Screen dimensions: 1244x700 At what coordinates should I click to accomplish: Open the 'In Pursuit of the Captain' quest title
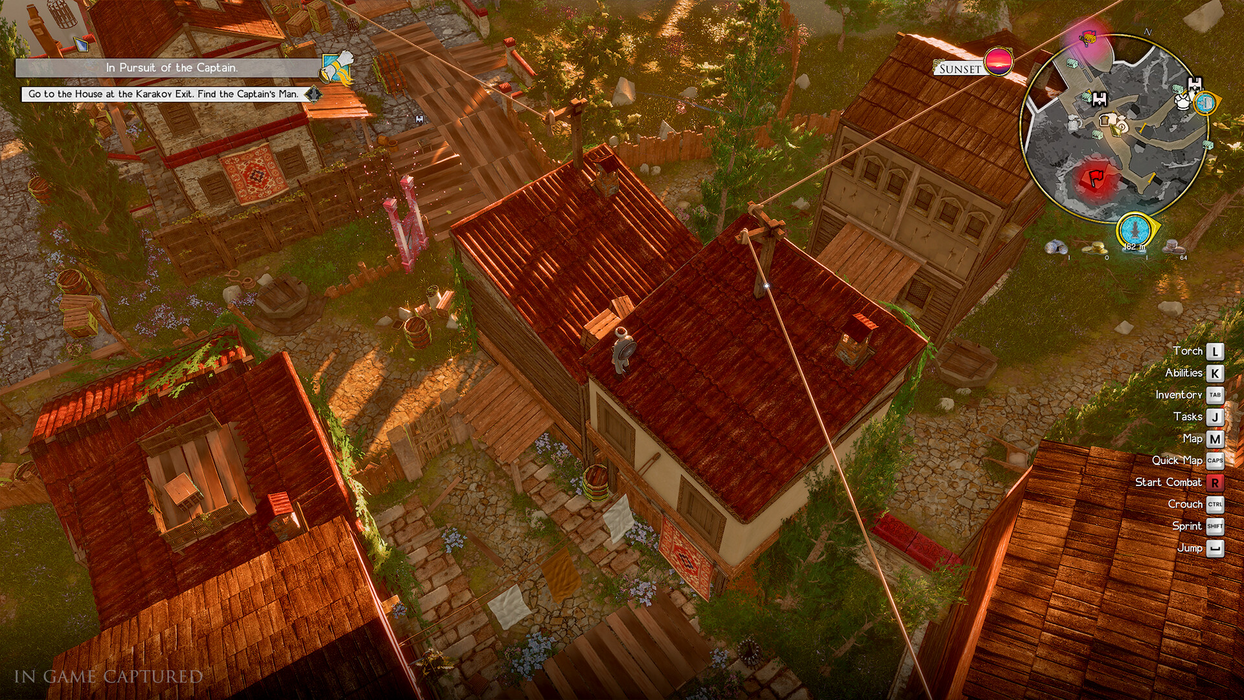[x=166, y=68]
